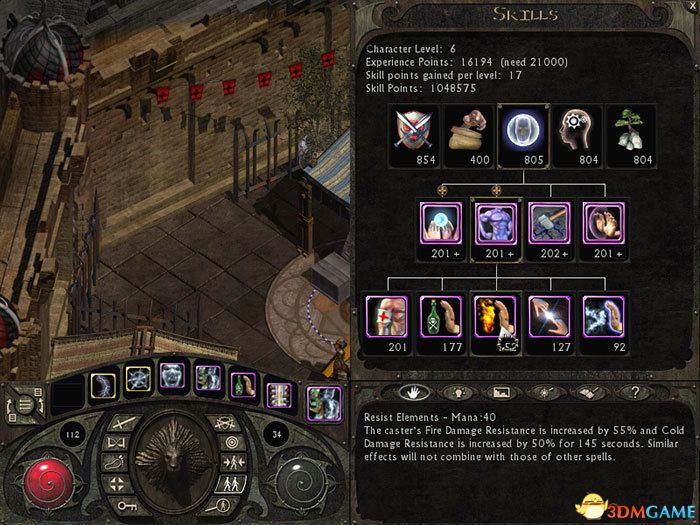Select the ghostly face quick-slot spell
The width and height of the screenshot is (700, 525).
(171, 377)
